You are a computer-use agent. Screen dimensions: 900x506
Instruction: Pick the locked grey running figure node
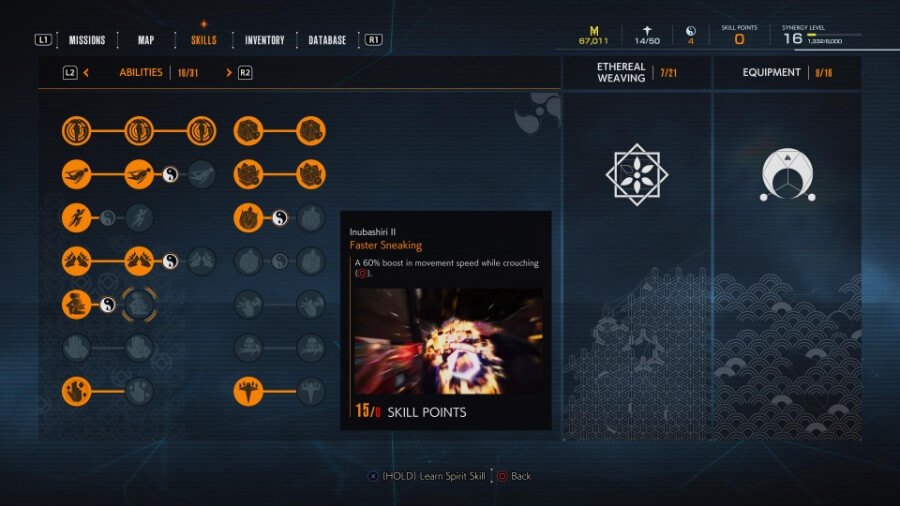click(x=139, y=217)
